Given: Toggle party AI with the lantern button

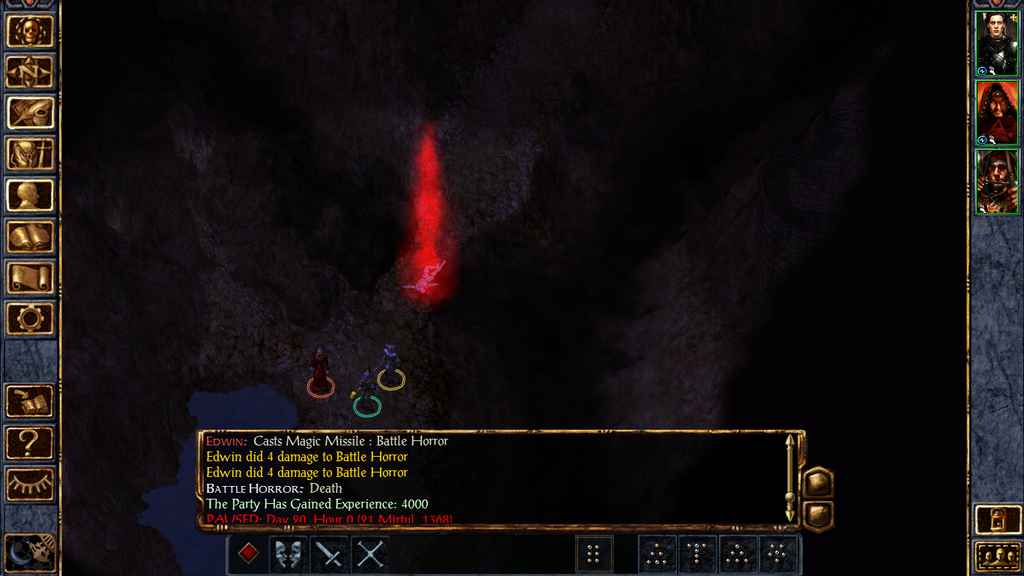Looking at the screenshot, I should point(996,520).
